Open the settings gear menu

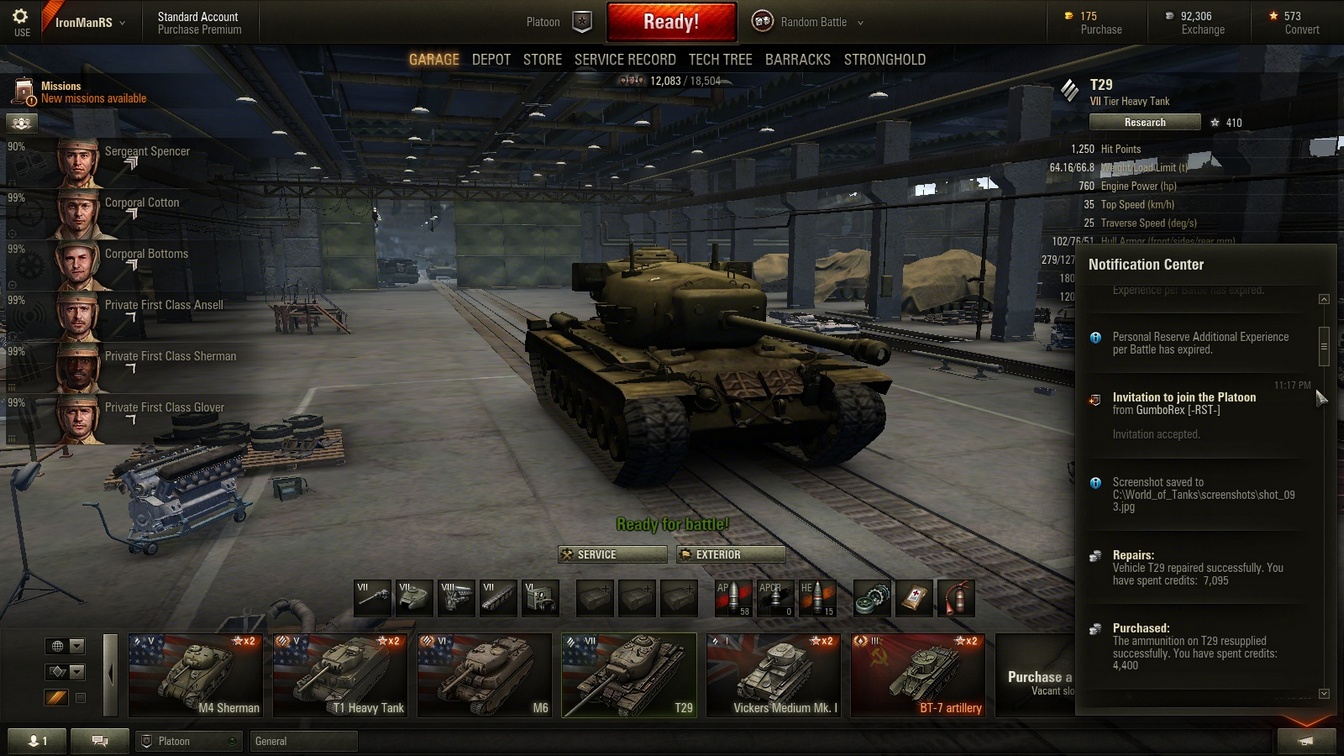pos(21,17)
